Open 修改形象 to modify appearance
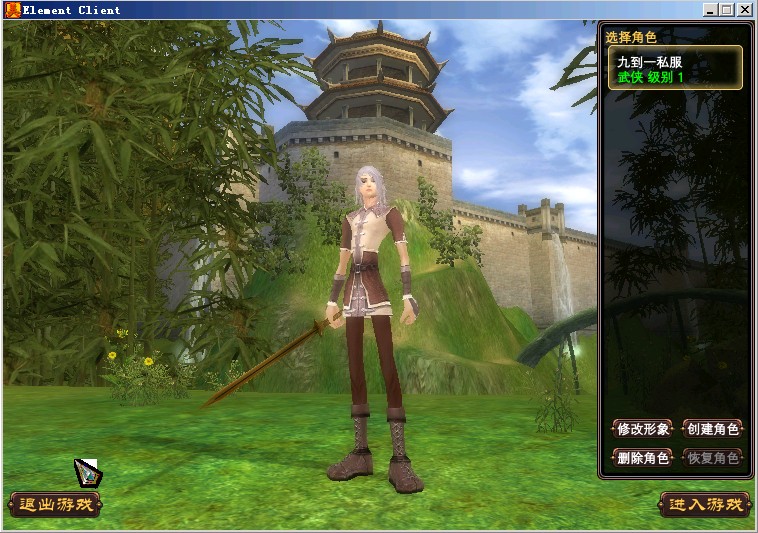The height and width of the screenshot is (533, 758). pyautogui.click(x=642, y=429)
